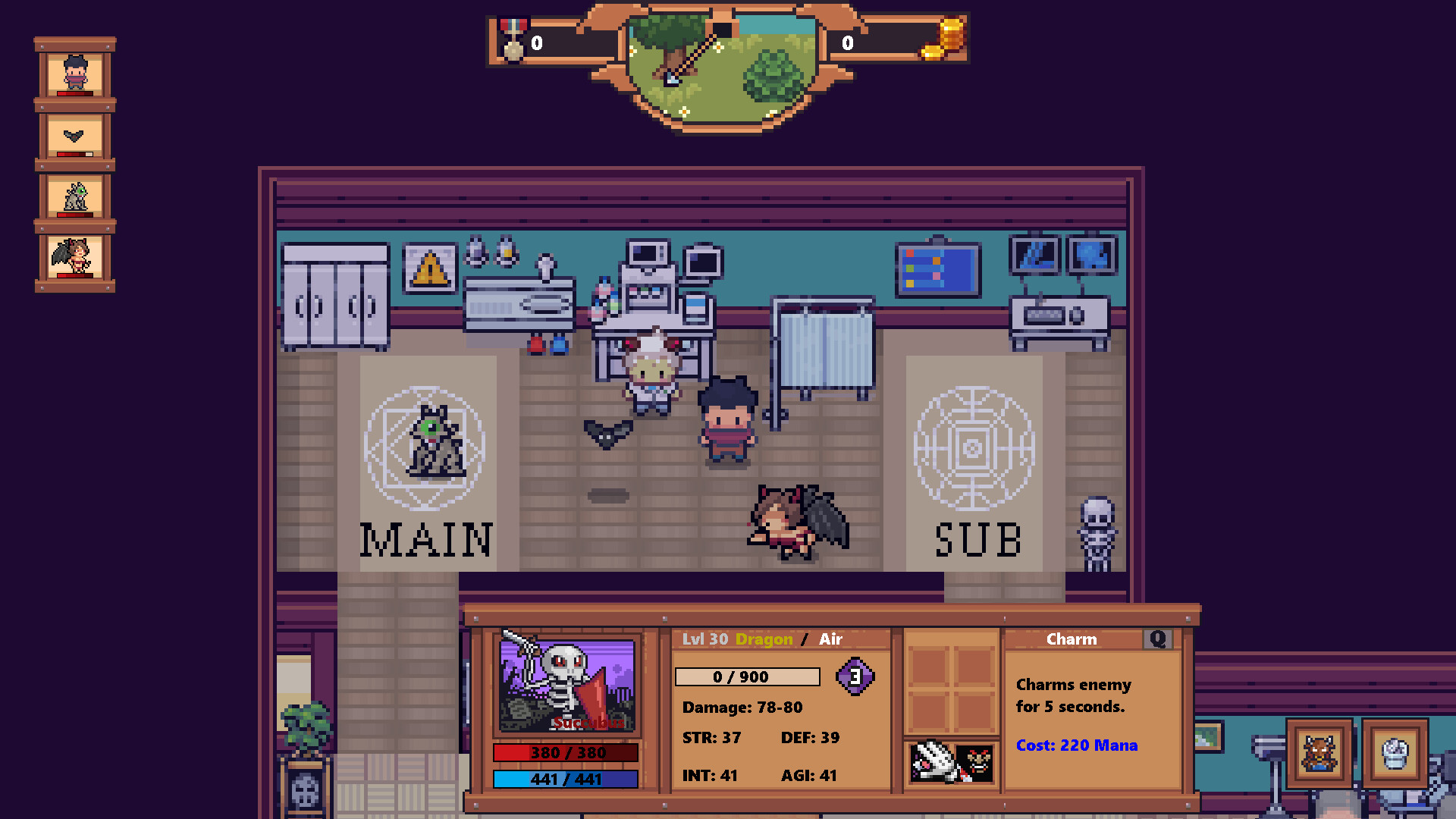Screen dimensions: 1456x819
Task: Toggle the dragon pet slot in sidebar
Action: coord(76,196)
